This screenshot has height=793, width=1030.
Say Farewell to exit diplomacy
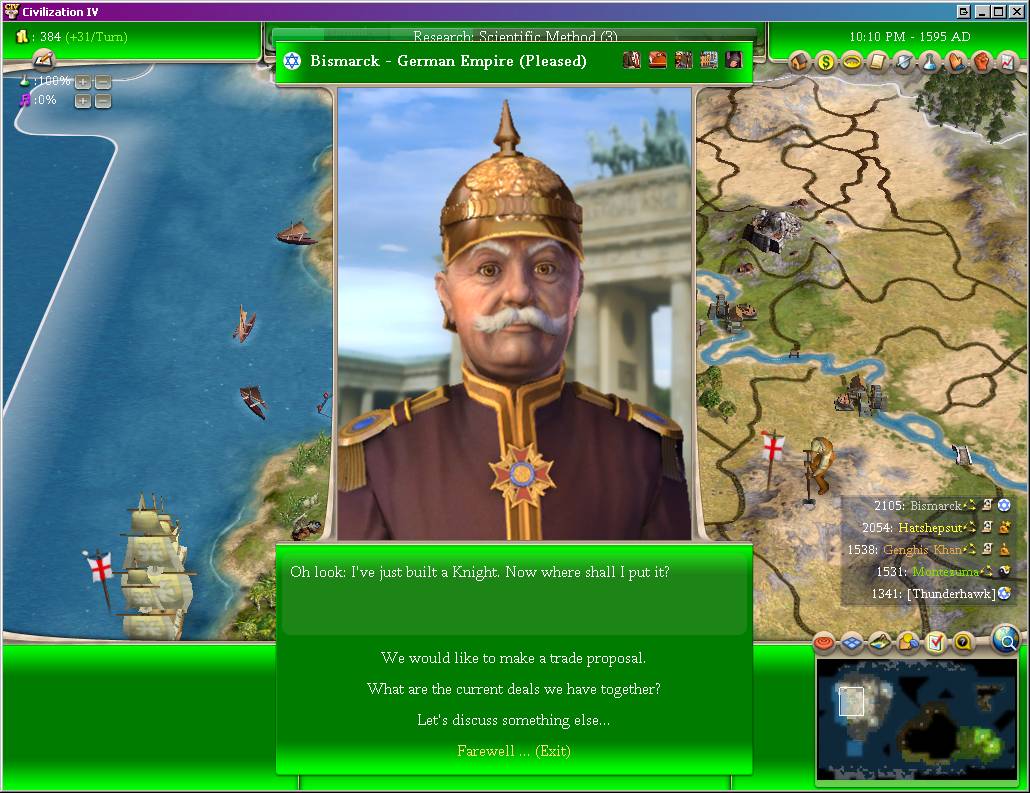click(513, 751)
